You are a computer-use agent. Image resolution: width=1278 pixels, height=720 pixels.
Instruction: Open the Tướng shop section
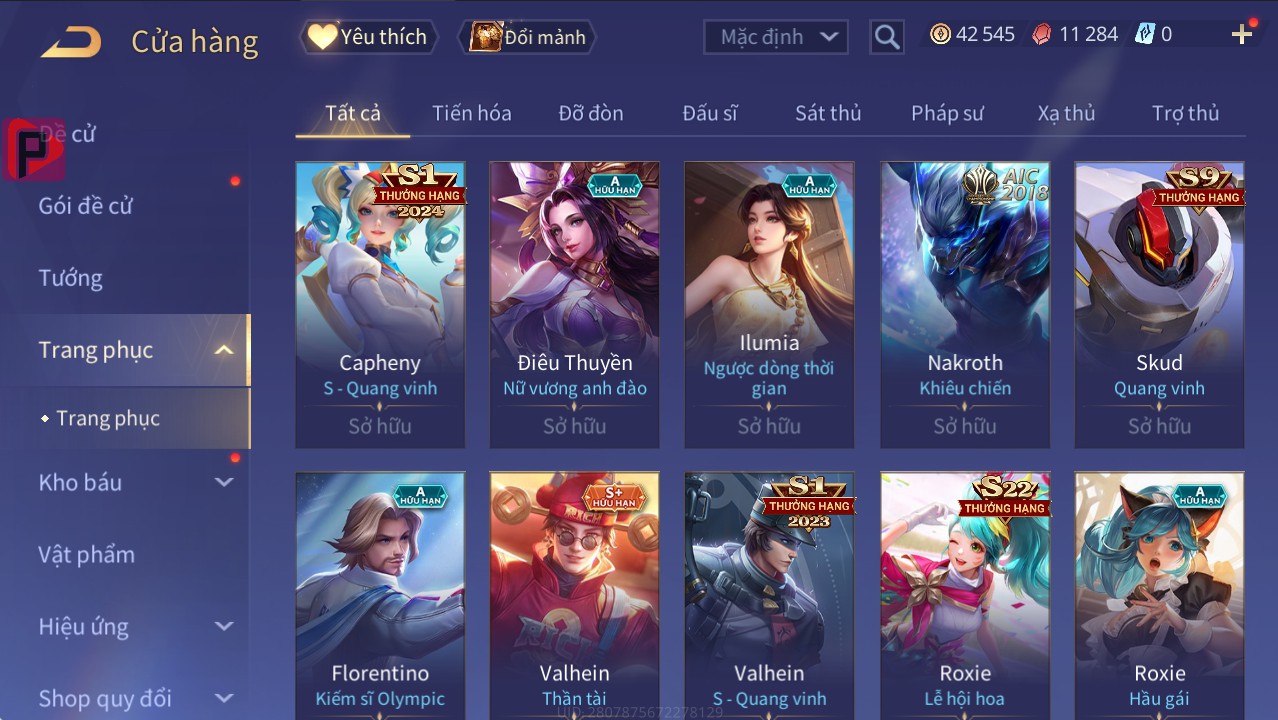(71, 278)
